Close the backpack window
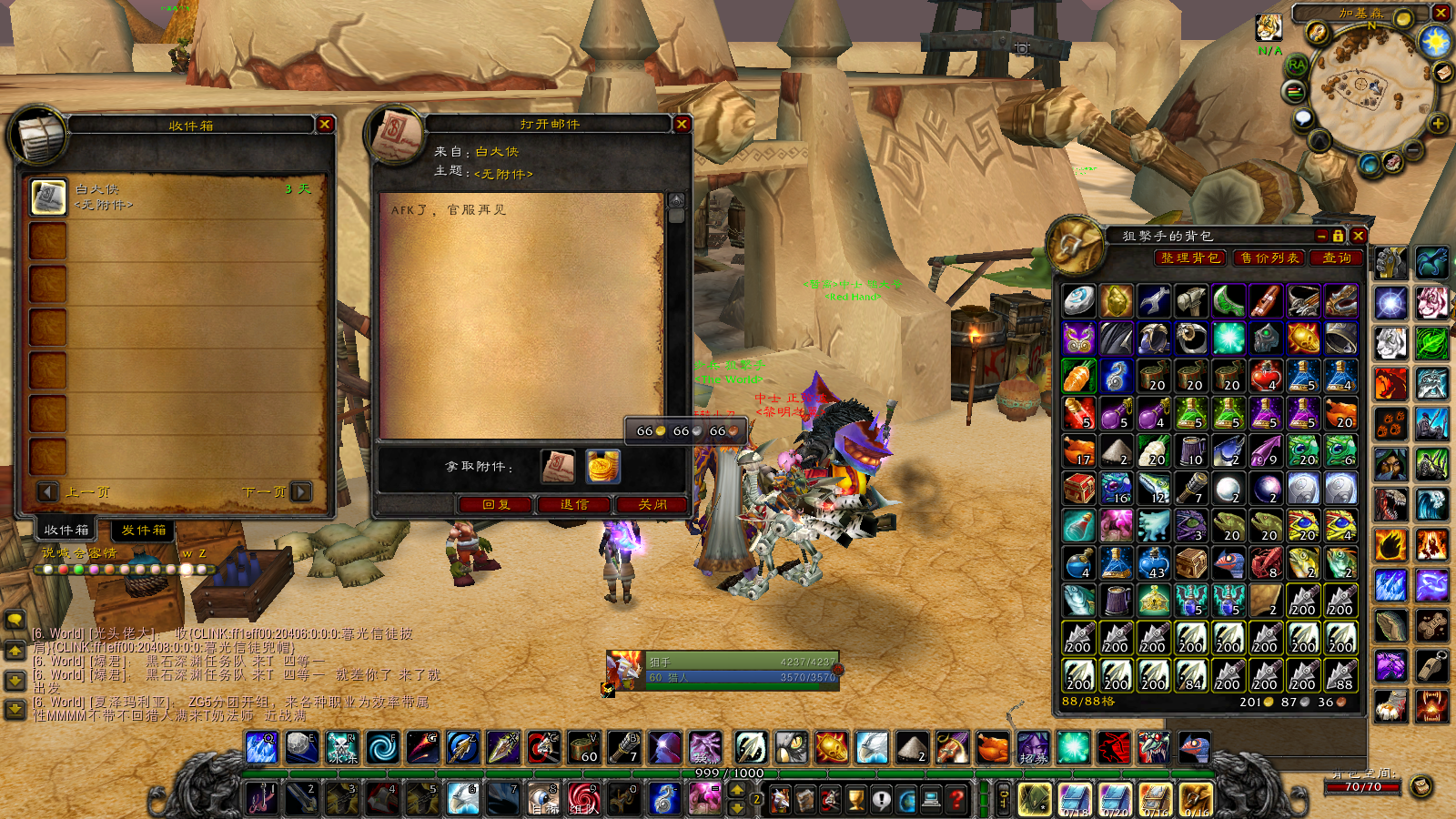 (1358, 236)
